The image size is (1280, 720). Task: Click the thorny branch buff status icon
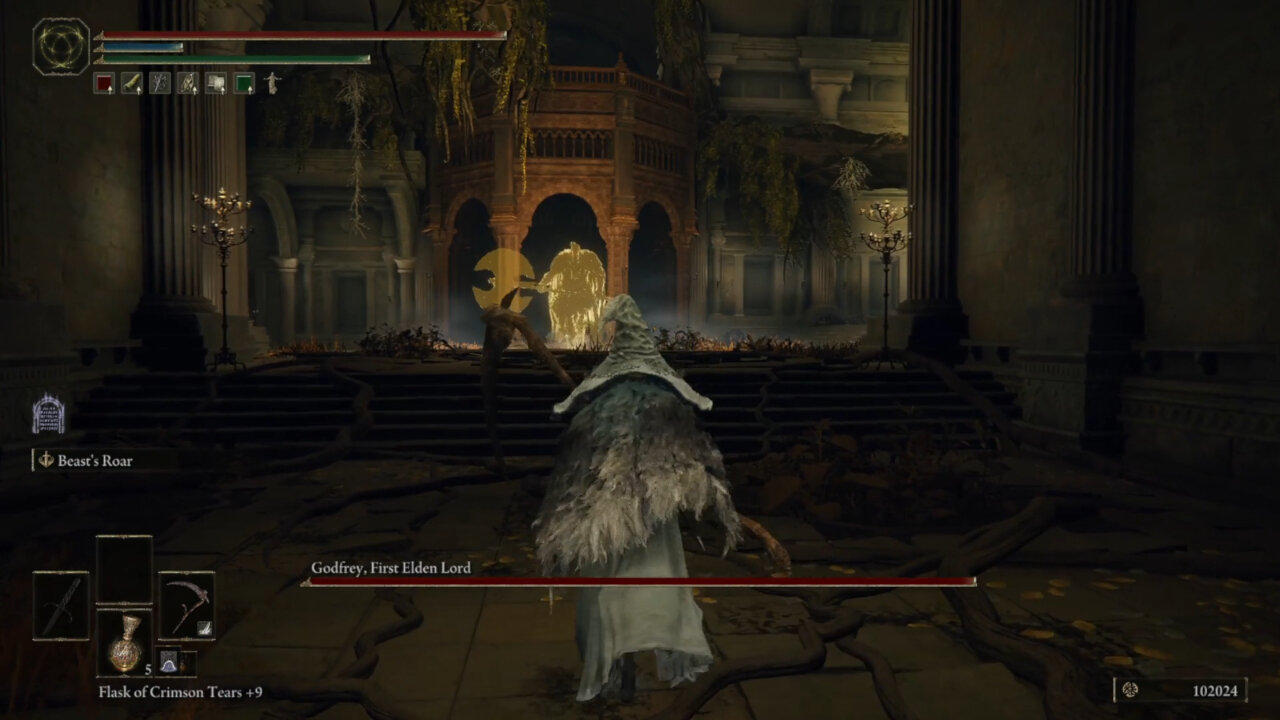pos(160,84)
